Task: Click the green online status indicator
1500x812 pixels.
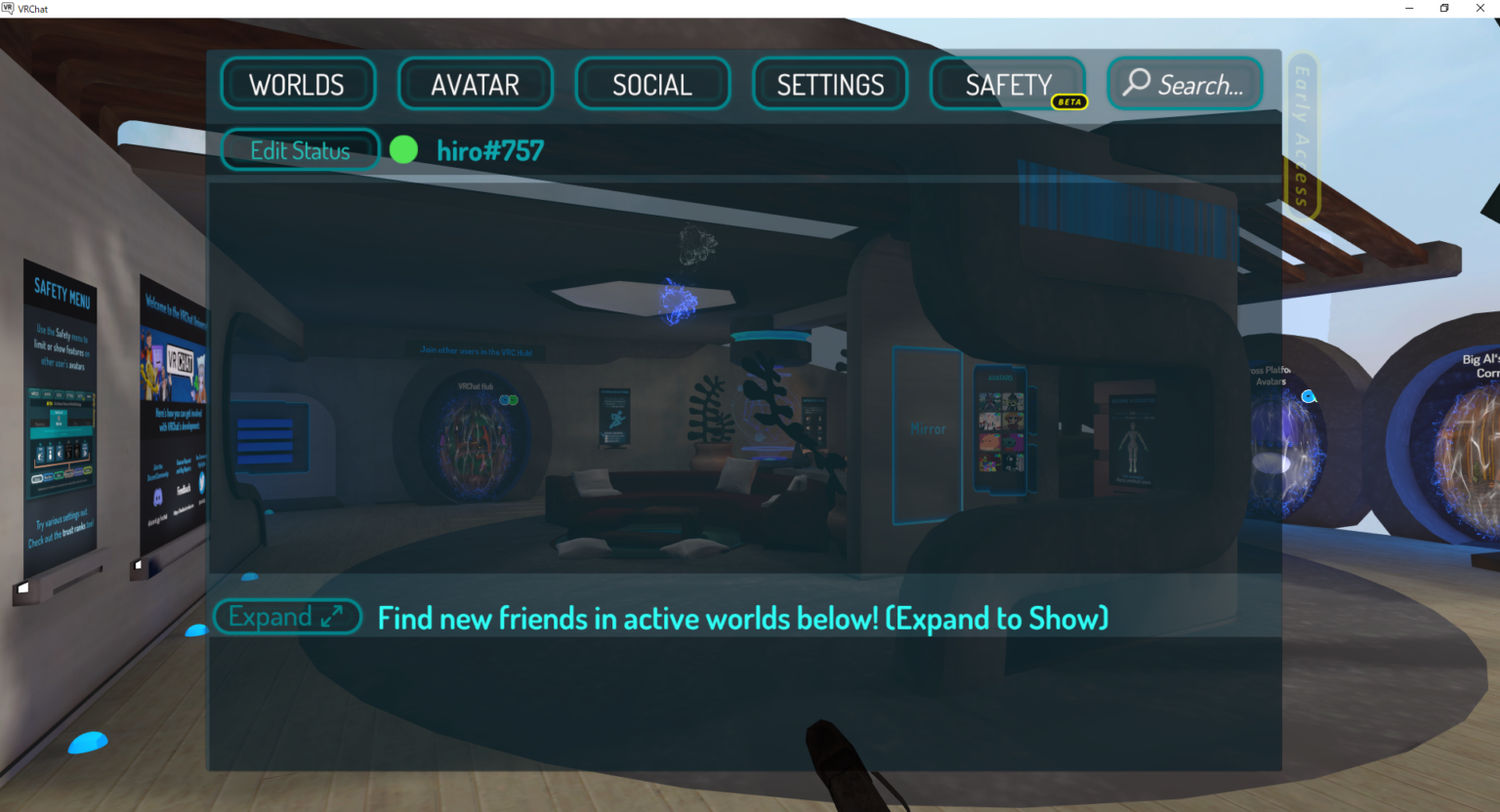Action: 403,149
